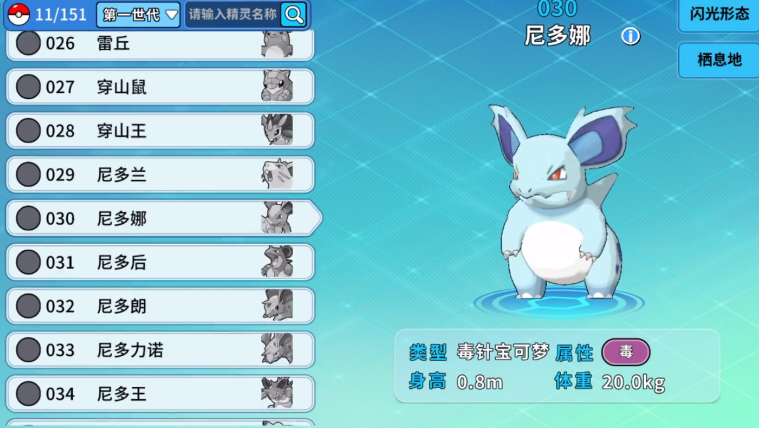Choose list entry 031 尼多后
The image size is (759, 428).
click(x=160, y=262)
